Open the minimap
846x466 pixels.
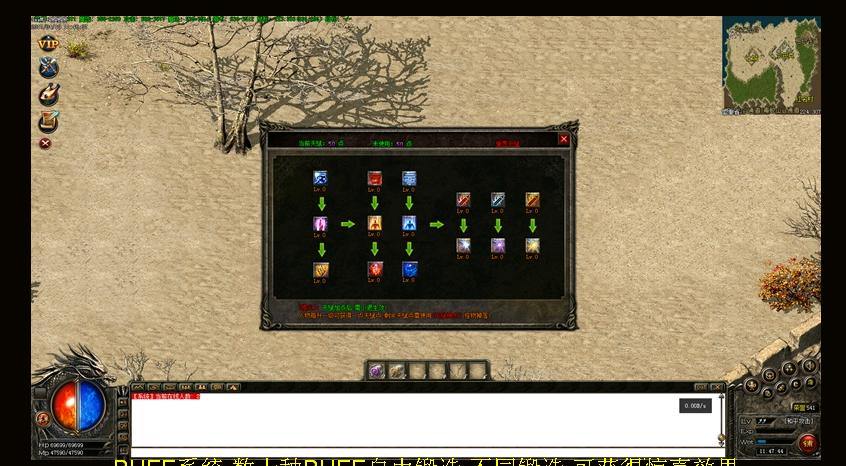[x=771, y=63]
